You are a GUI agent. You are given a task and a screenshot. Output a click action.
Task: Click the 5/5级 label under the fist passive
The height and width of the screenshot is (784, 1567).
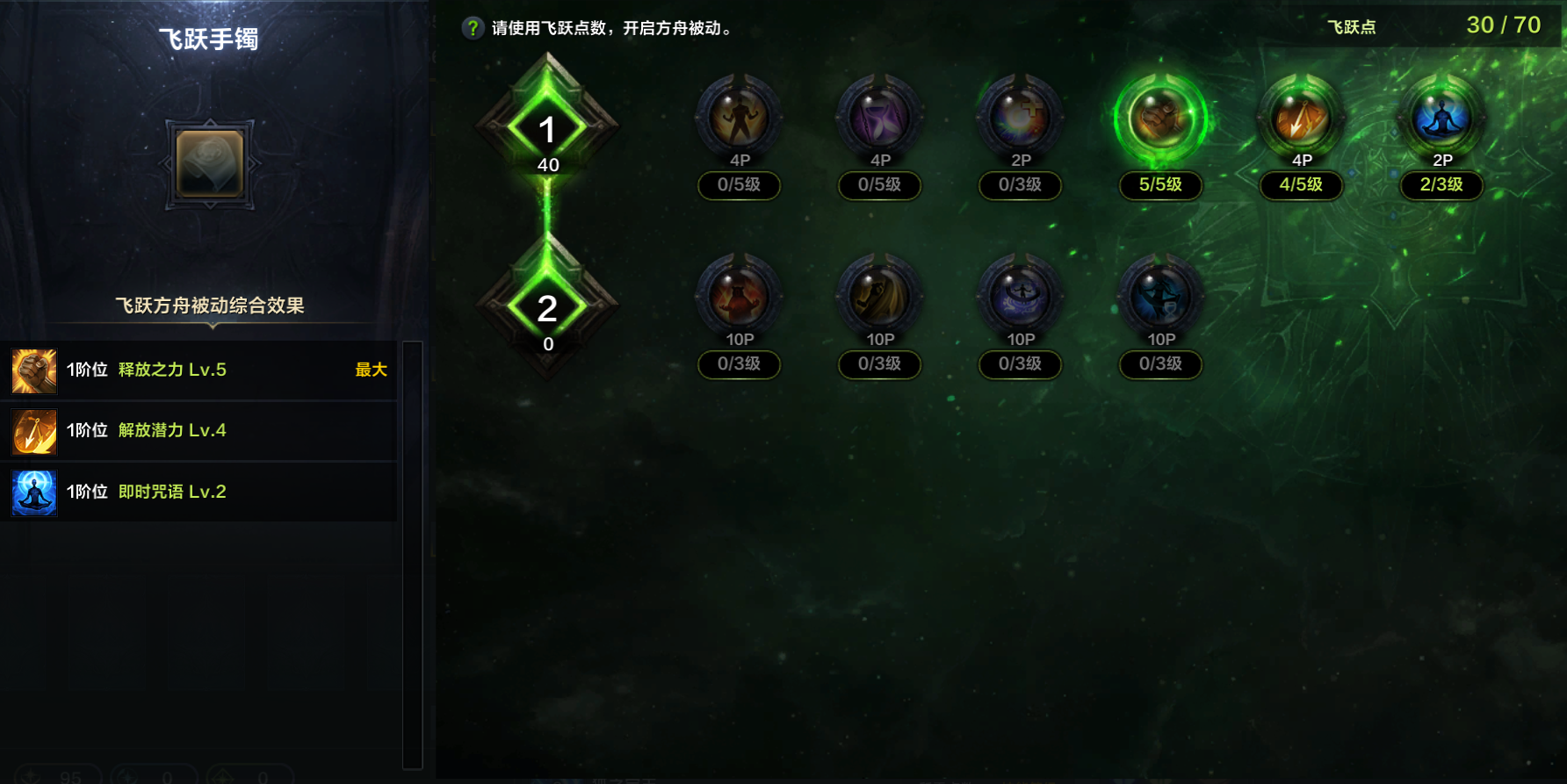[1160, 185]
